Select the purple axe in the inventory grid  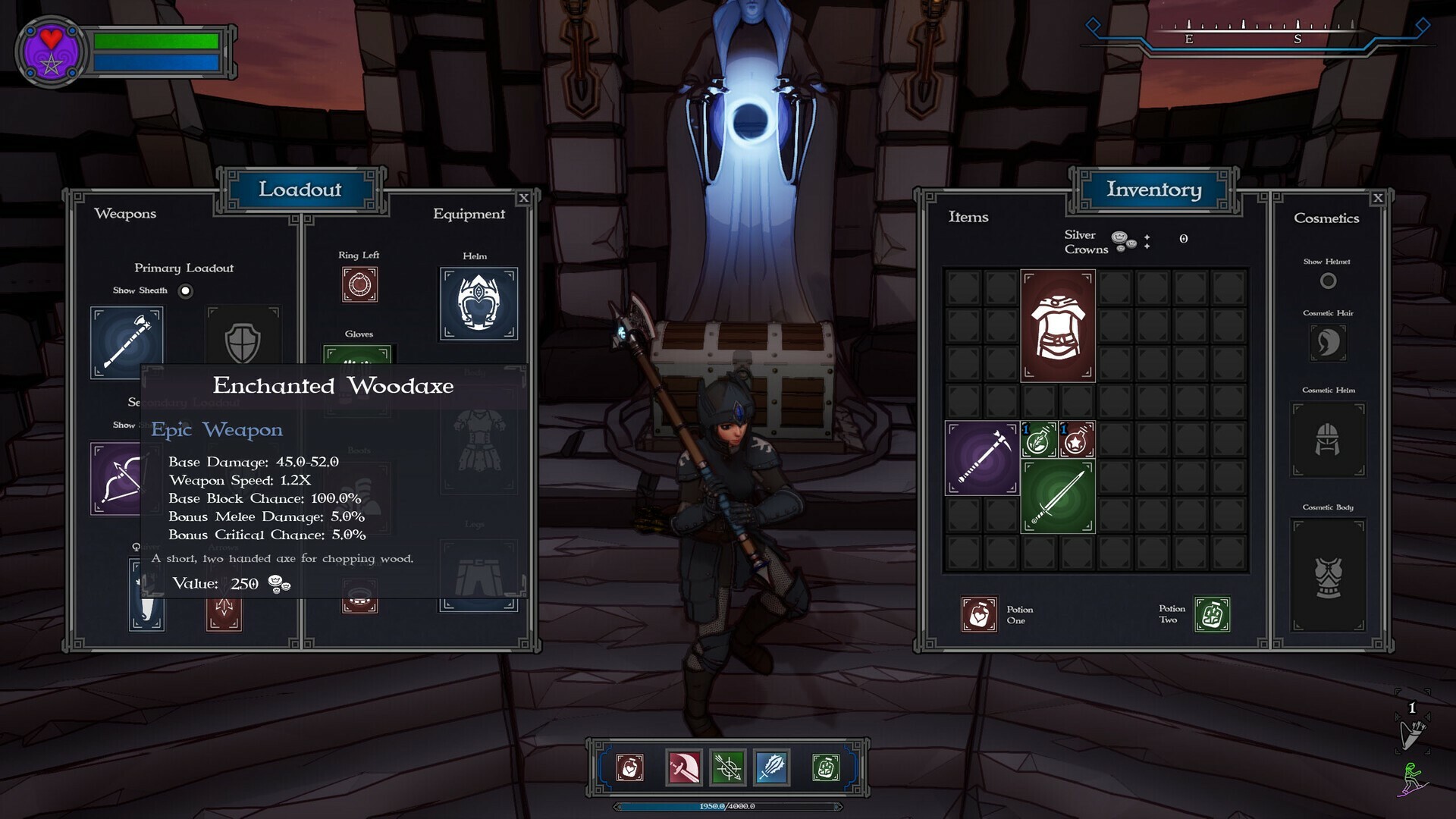981,459
